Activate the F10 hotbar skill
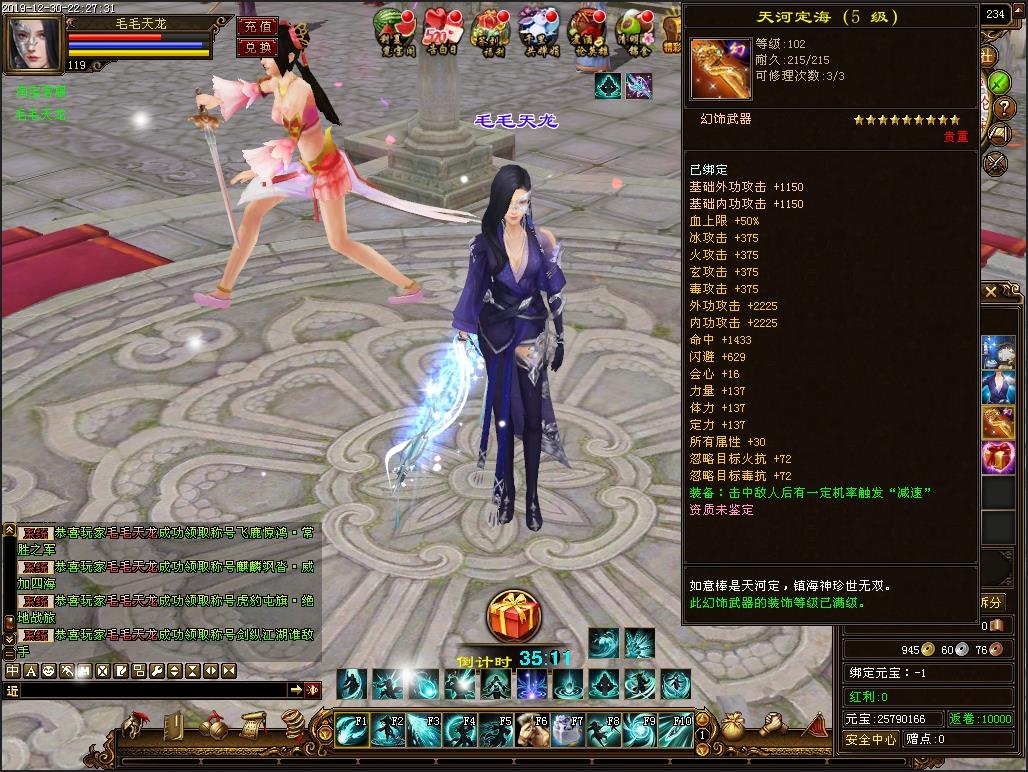Screen dimensions: 1028x772 point(677,729)
